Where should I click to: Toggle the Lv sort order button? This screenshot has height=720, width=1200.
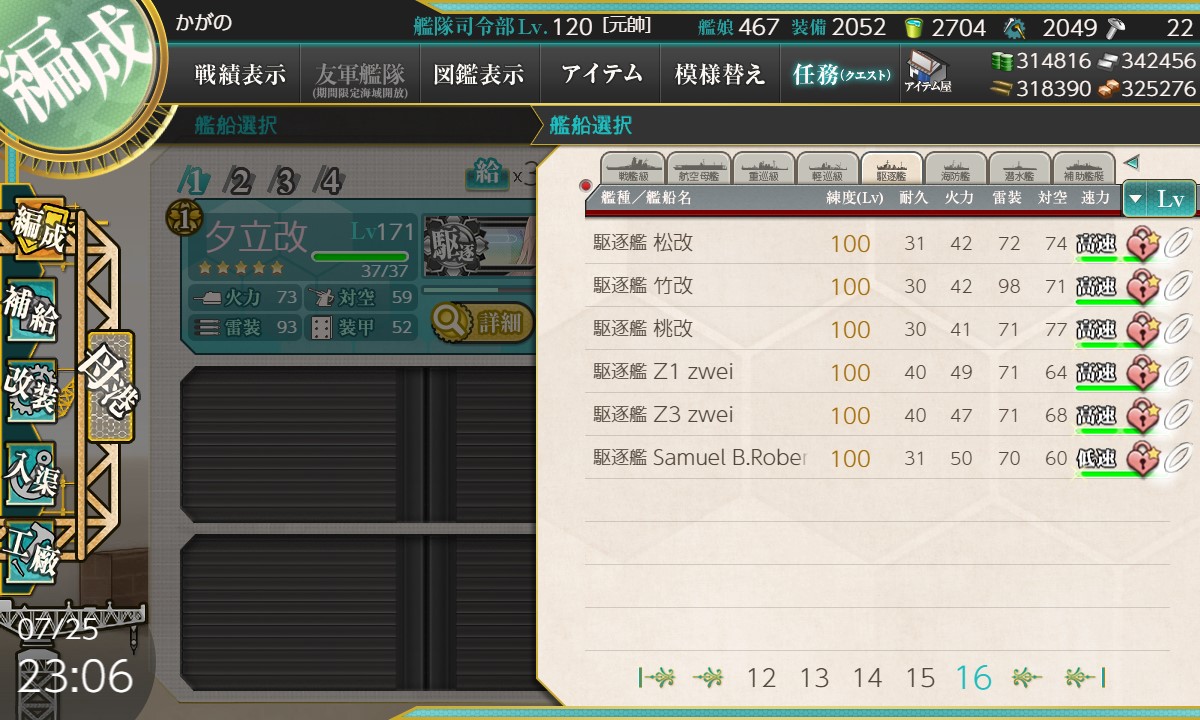1159,199
